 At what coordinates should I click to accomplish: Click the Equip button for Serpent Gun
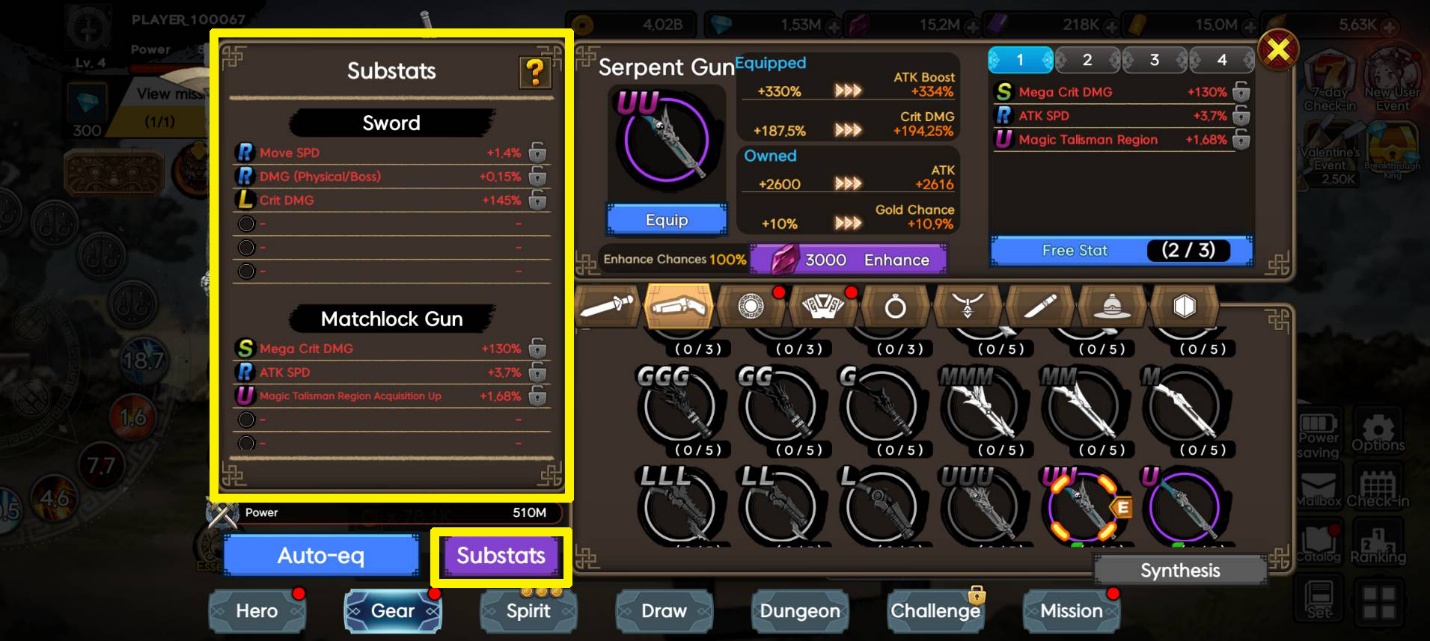[x=666, y=219]
